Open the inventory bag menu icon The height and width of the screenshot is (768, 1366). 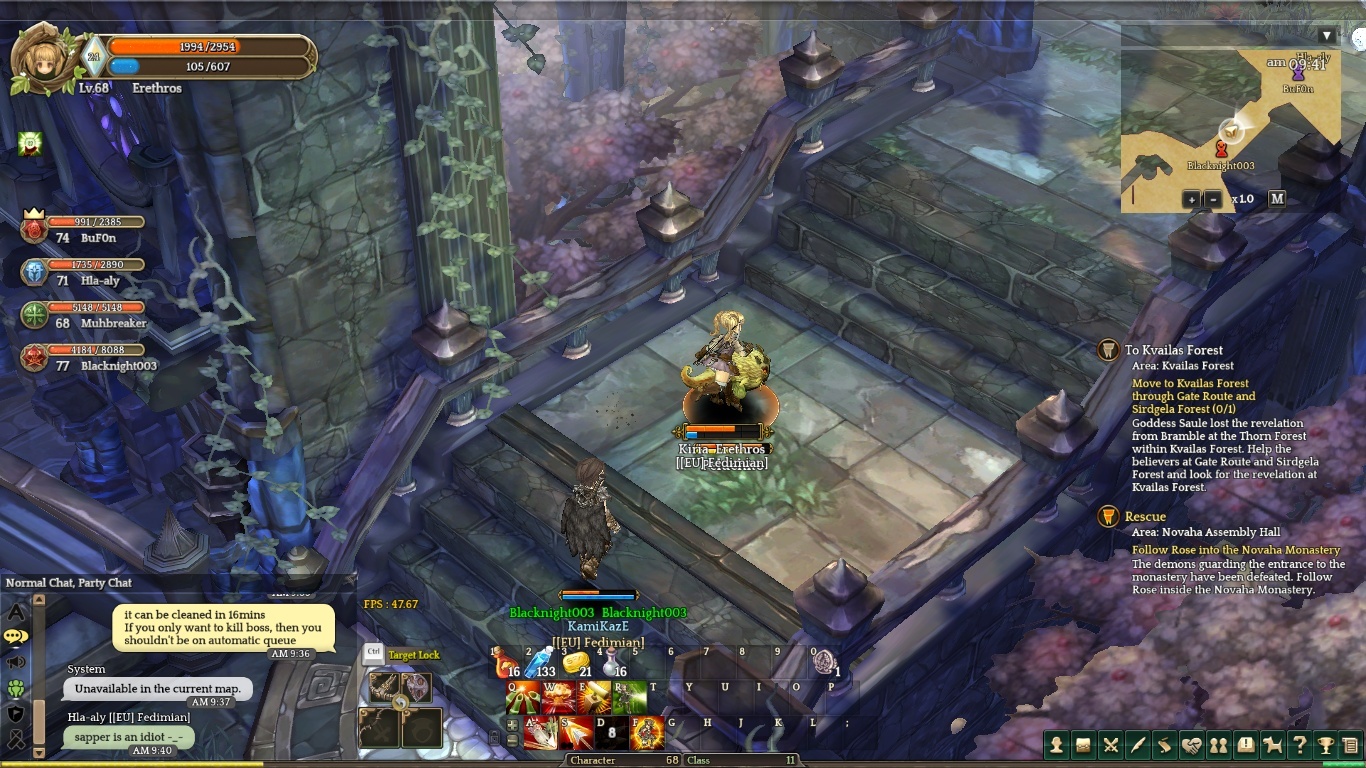pyautogui.click(x=1083, y=745)
